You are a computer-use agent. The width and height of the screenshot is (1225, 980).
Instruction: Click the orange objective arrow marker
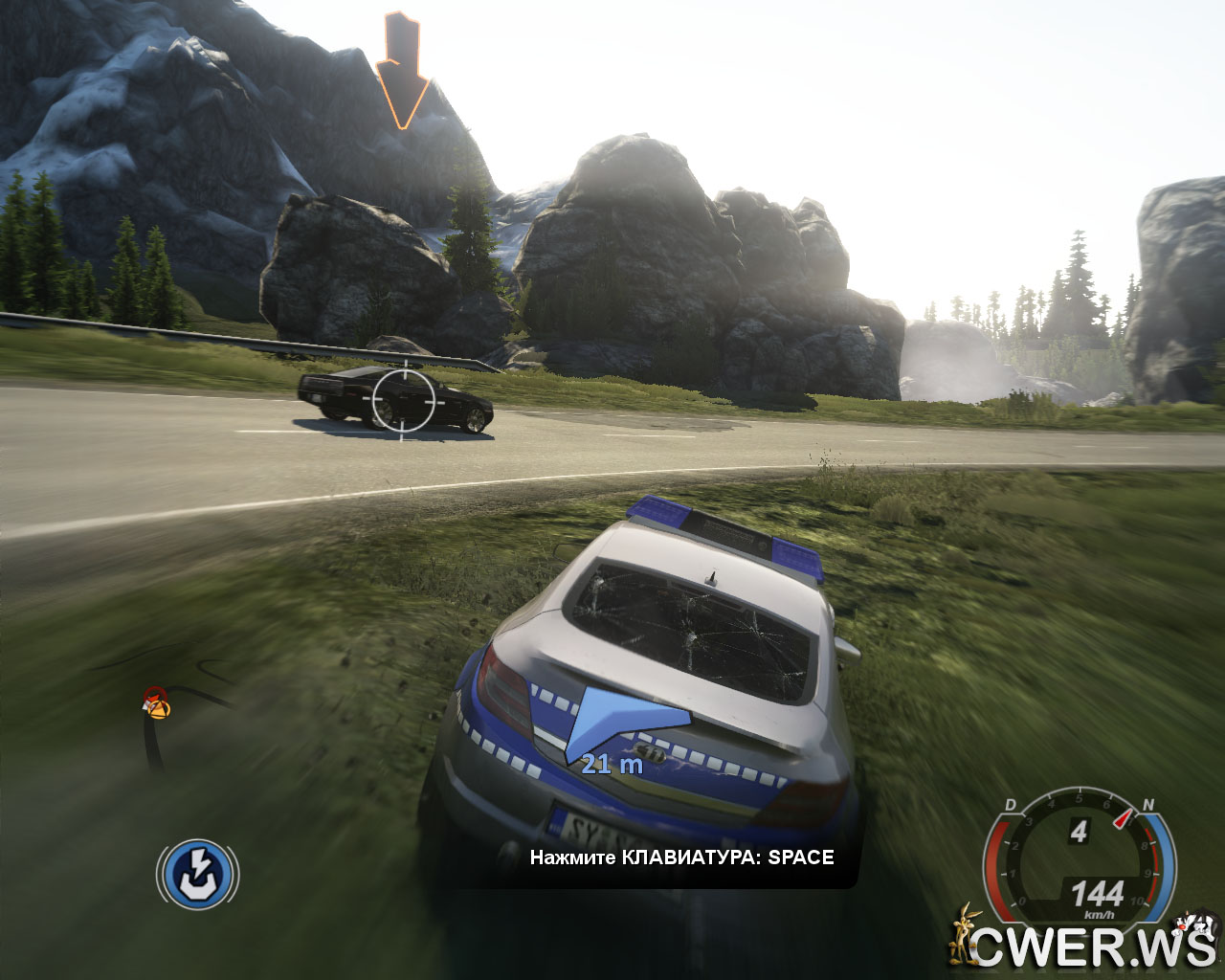pos(401,71)
